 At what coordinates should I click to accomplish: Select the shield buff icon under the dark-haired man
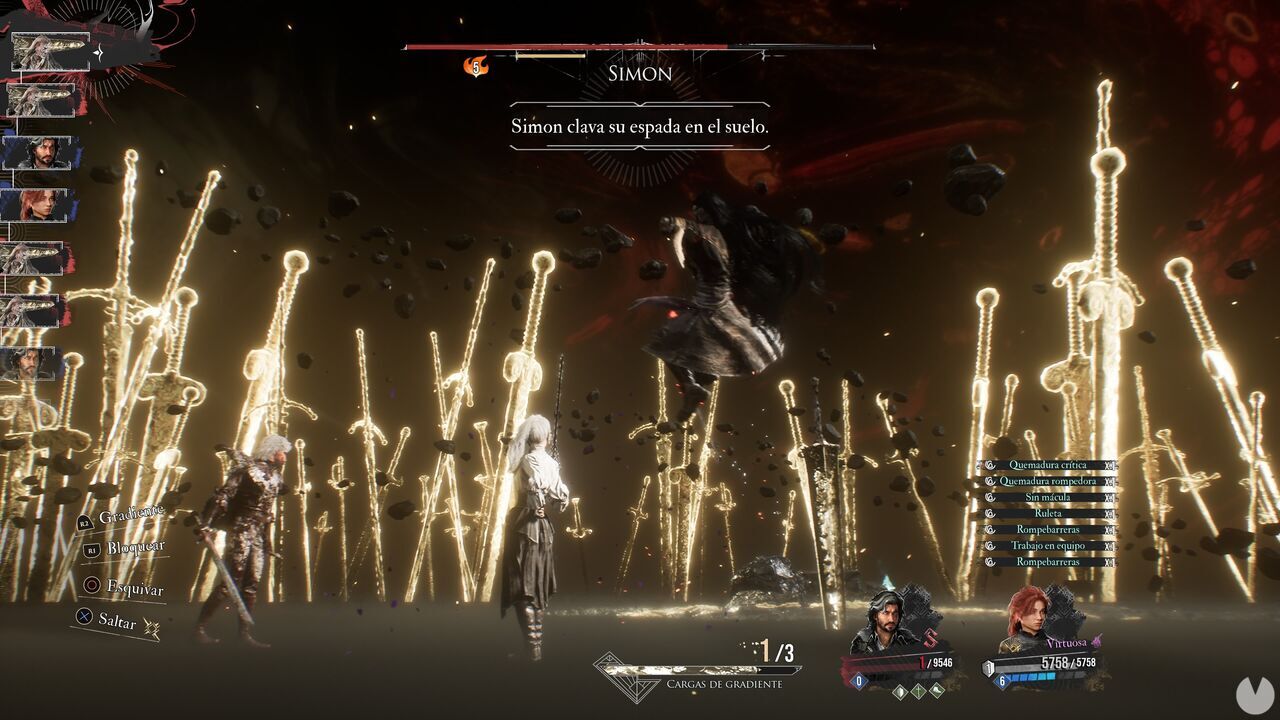tap(899, 690)
